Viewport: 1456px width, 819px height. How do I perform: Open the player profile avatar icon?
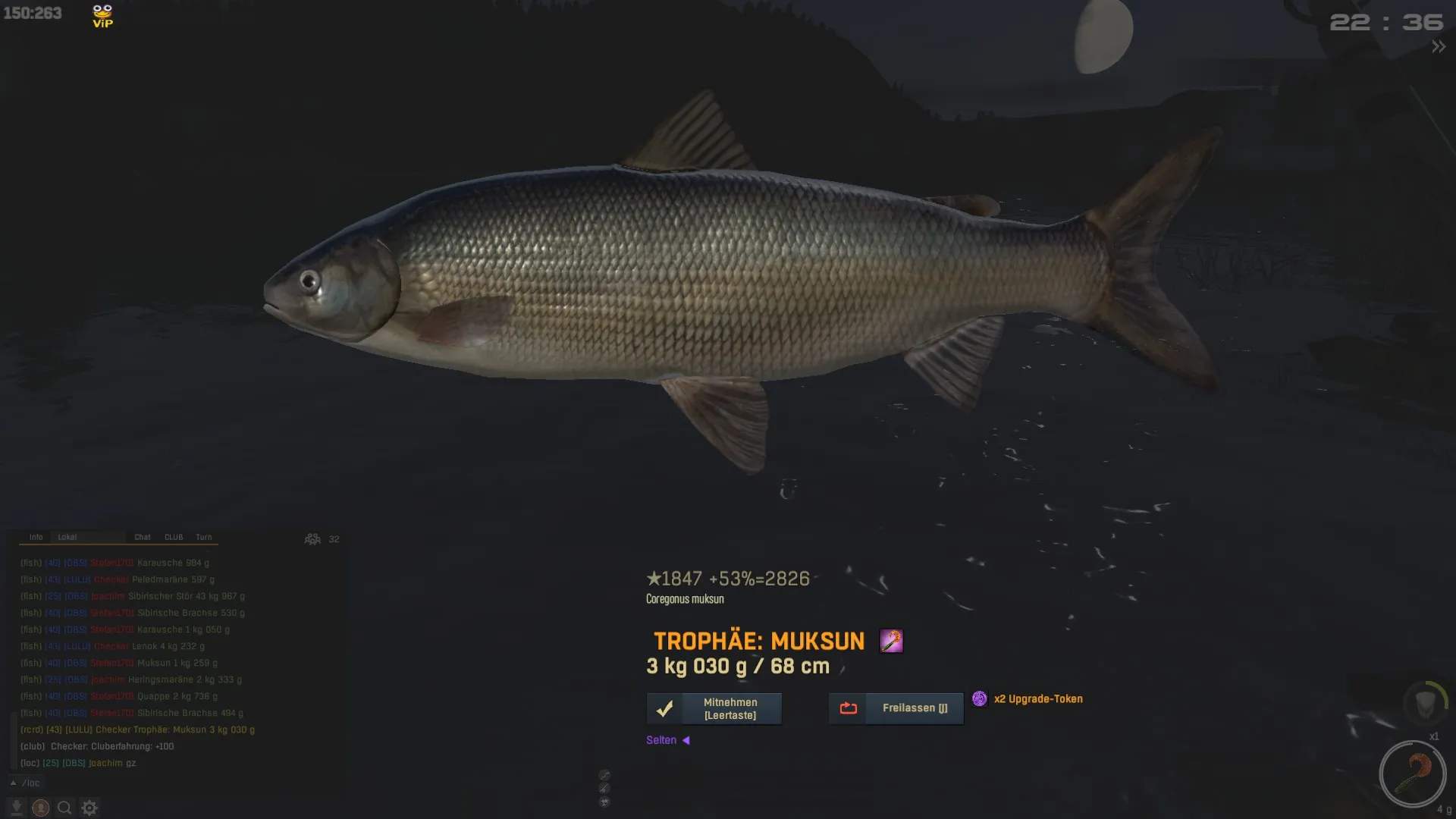pos(41,808)
